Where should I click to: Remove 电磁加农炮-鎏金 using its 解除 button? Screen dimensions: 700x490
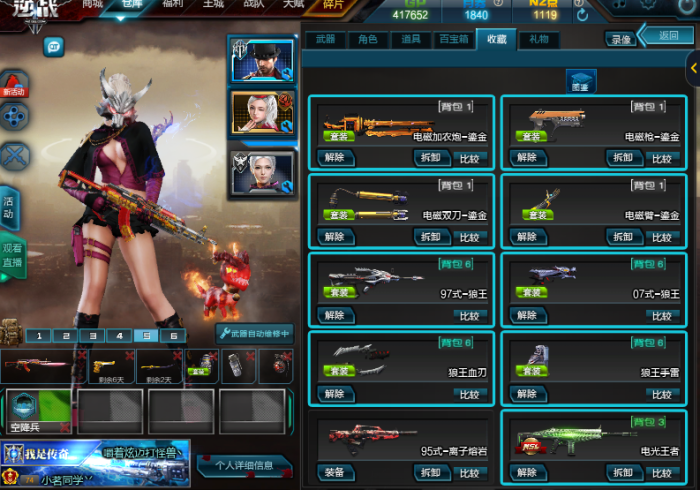point(334,157)
